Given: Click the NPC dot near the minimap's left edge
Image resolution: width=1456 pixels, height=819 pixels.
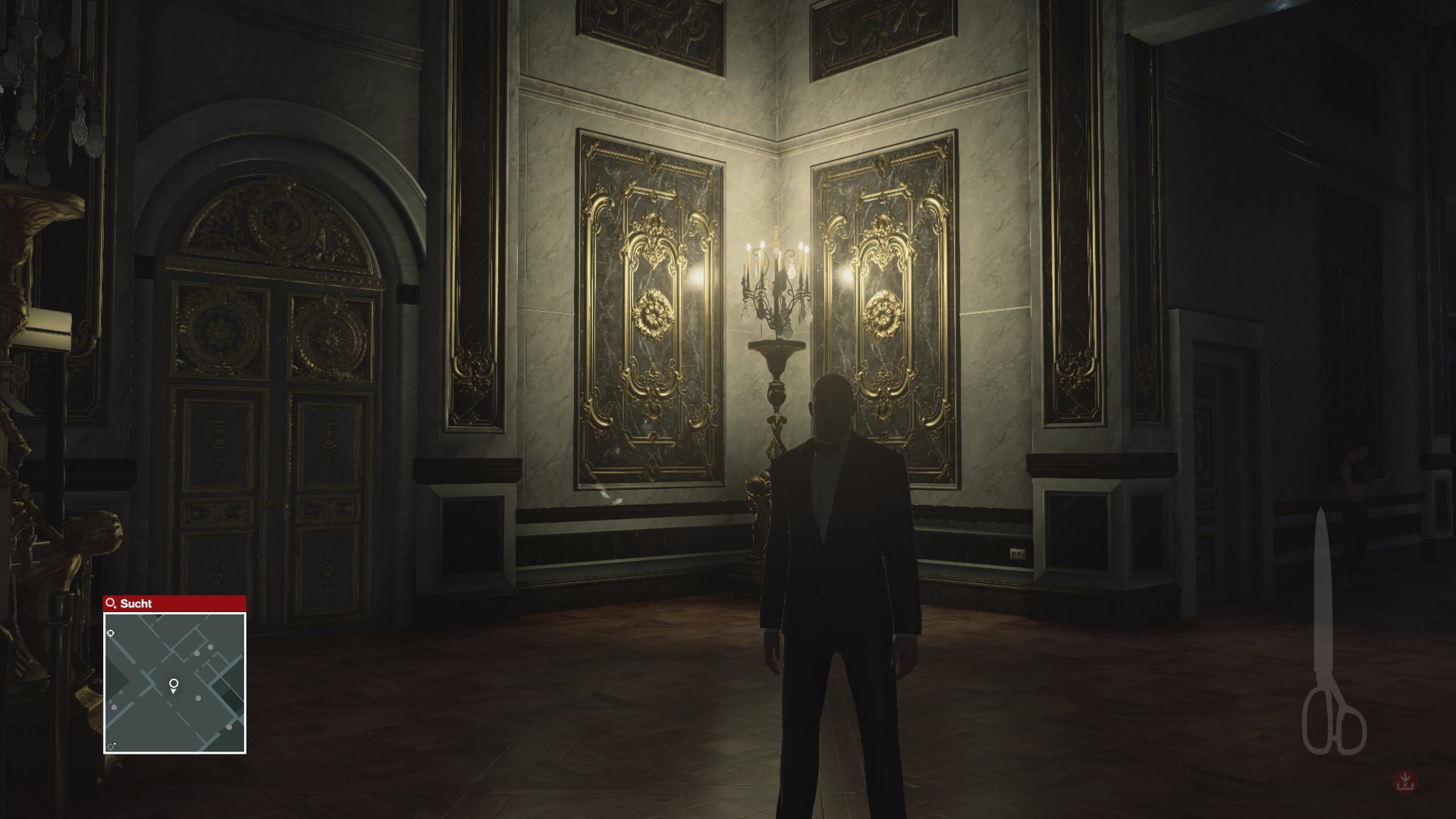Looking at the screenshot, I should click(x=114, y=707).
